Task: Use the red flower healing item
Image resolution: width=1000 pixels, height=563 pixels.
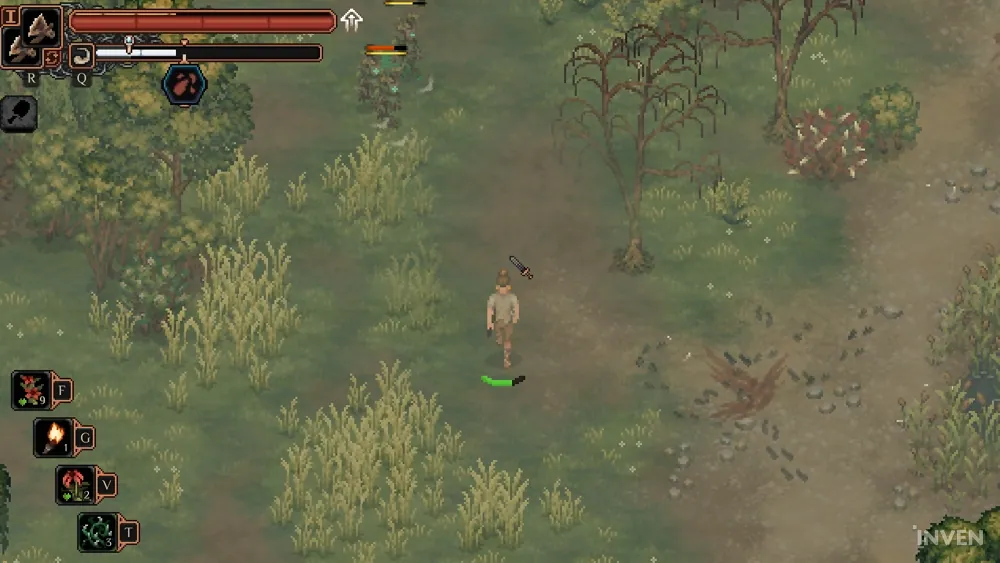Action: tap(75, 484)
